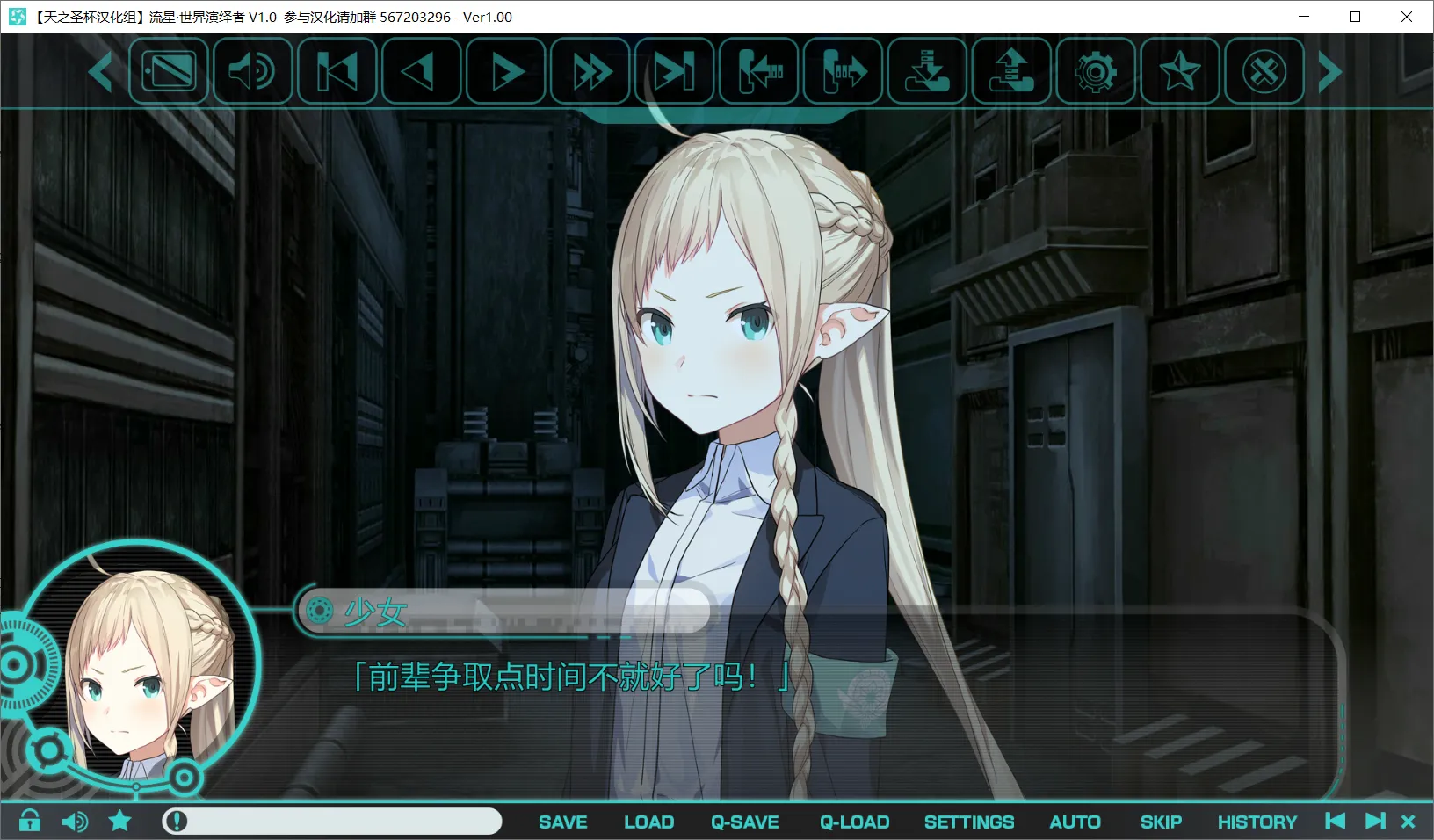Click the circled X icon in top toolbar
The image size is (1434, 840).
[x=1264, y=72]
